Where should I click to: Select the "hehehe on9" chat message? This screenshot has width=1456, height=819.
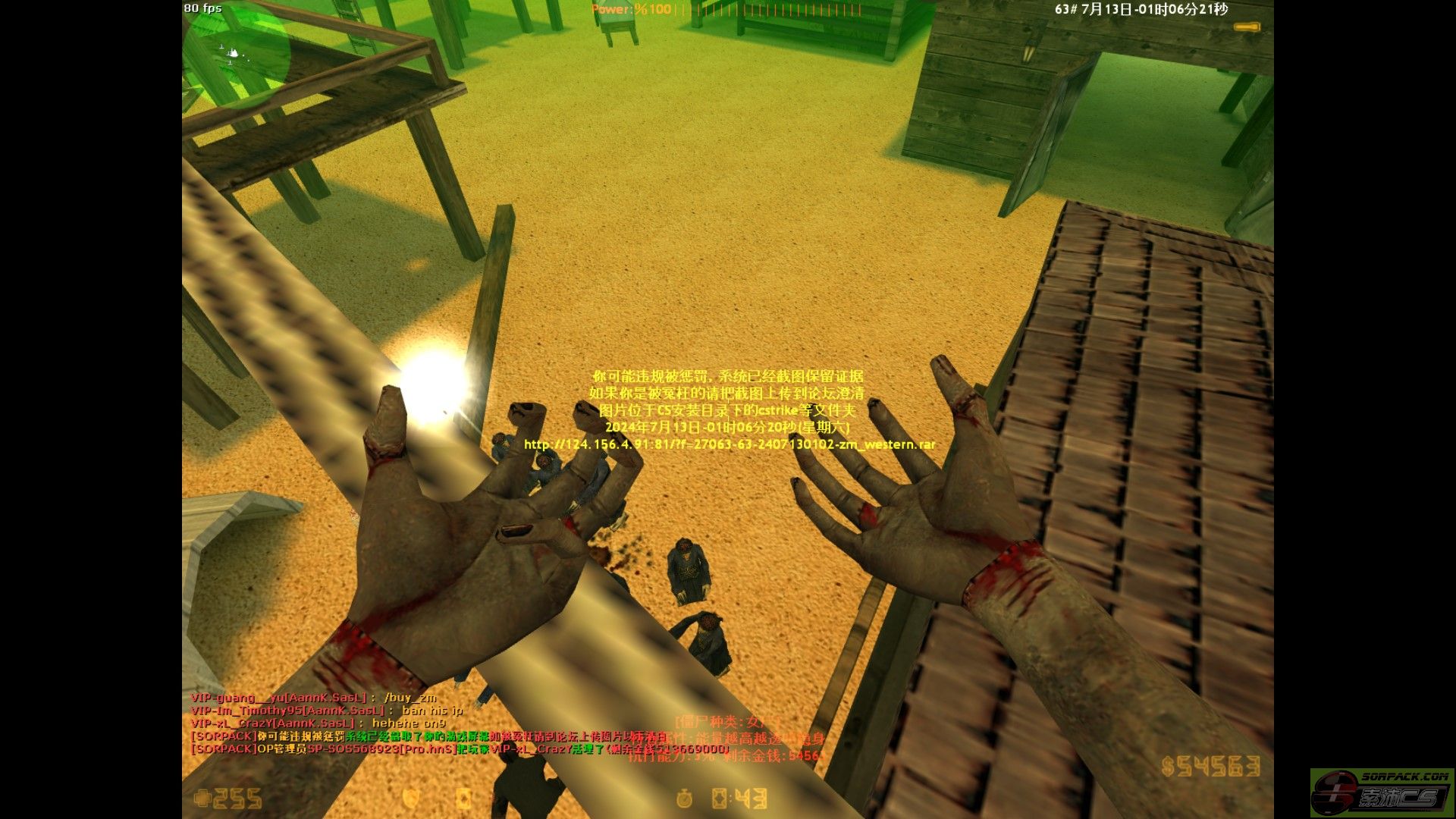coord(408,723)
